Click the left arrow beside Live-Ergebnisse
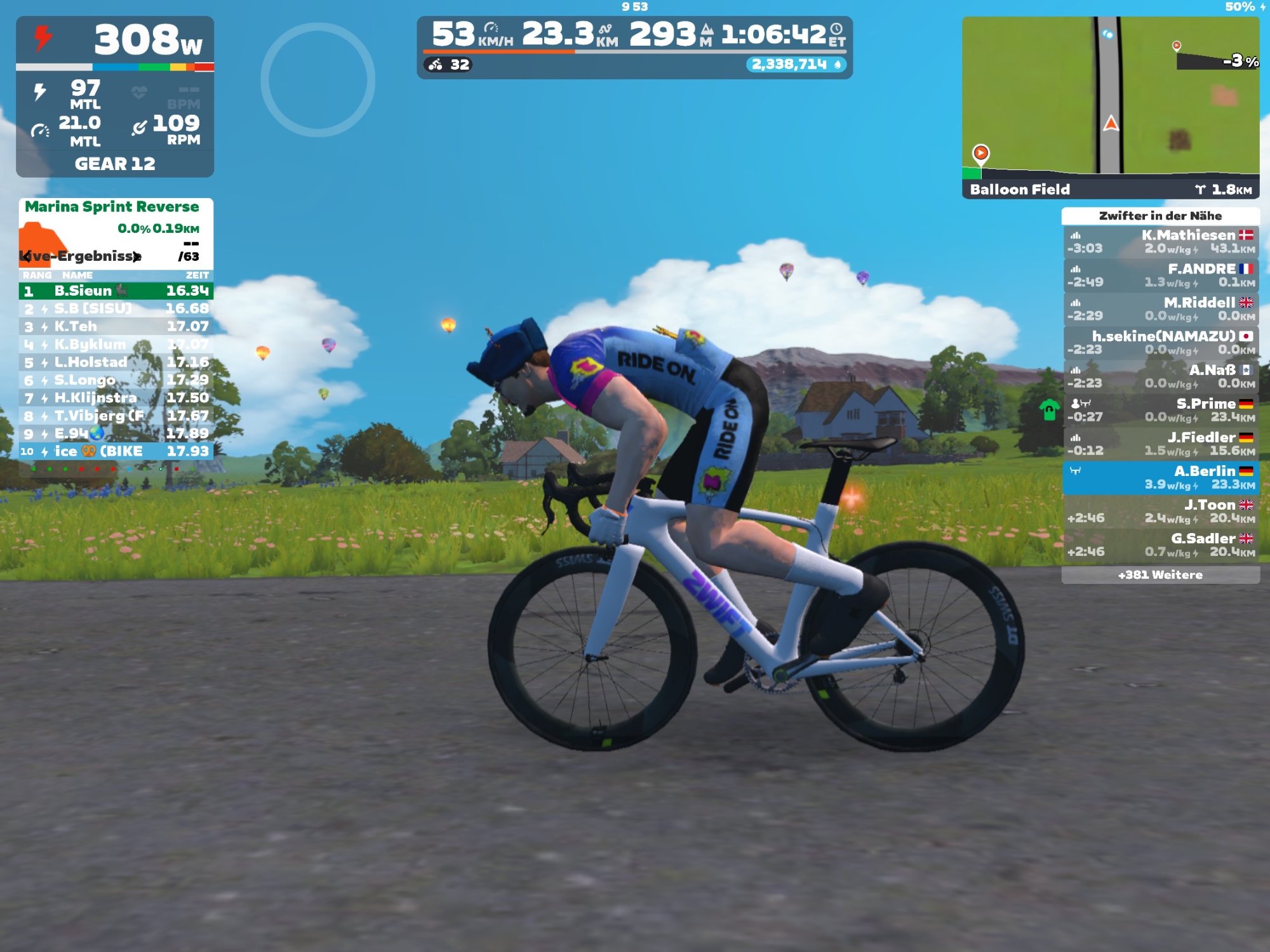Viewport: 1270px width, 952px height. click(26, 256)
